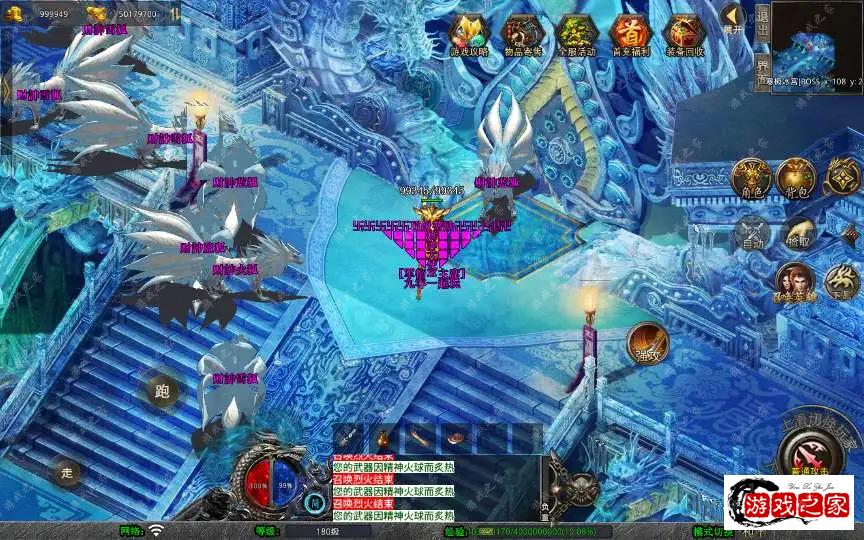This screenshot has width=864, height=540.
Task: Click the 游戏之家 watermark logo
Action: click(x=788, y=502)
